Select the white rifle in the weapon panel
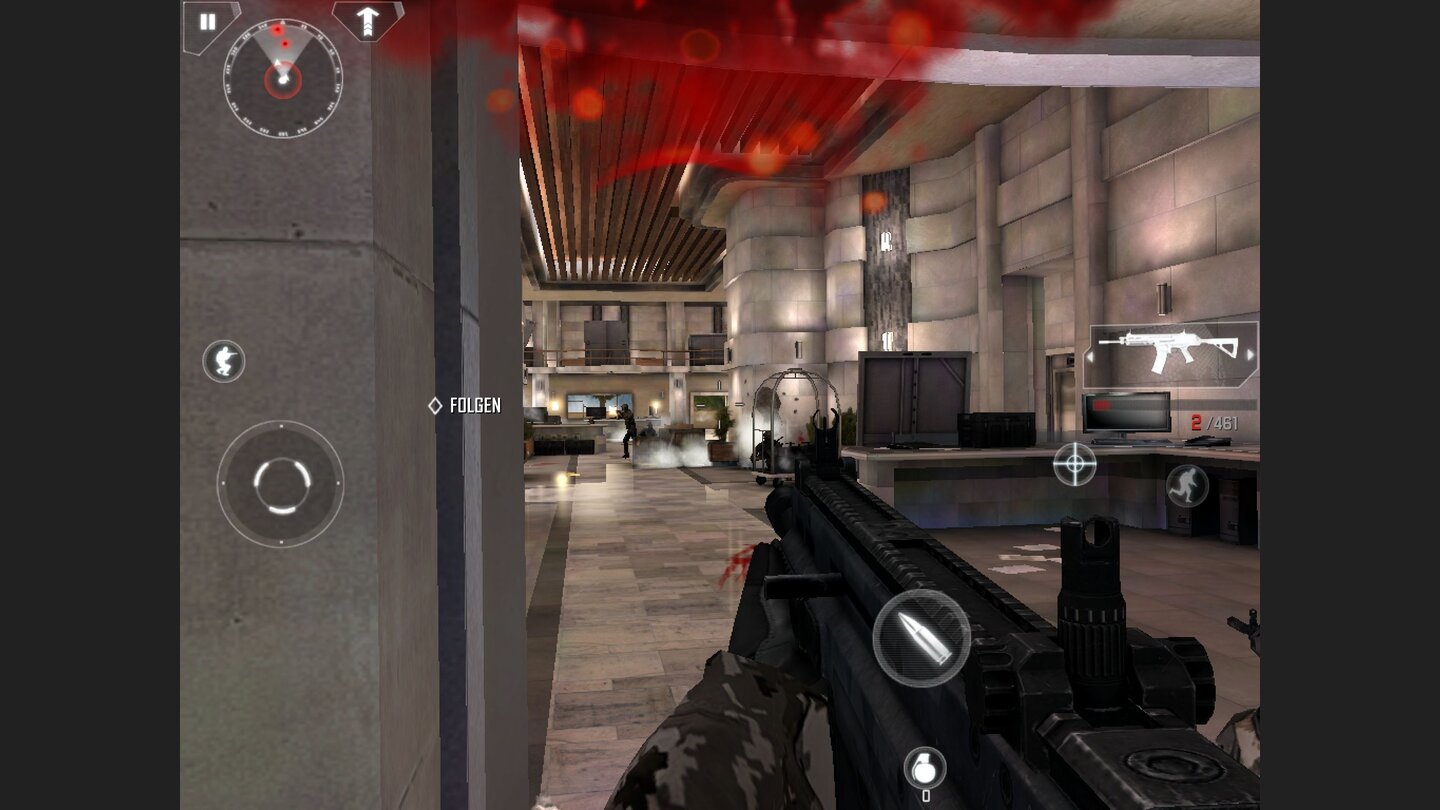The height and width of the screenshot is (810, 1440). [x=1175, y=345]
